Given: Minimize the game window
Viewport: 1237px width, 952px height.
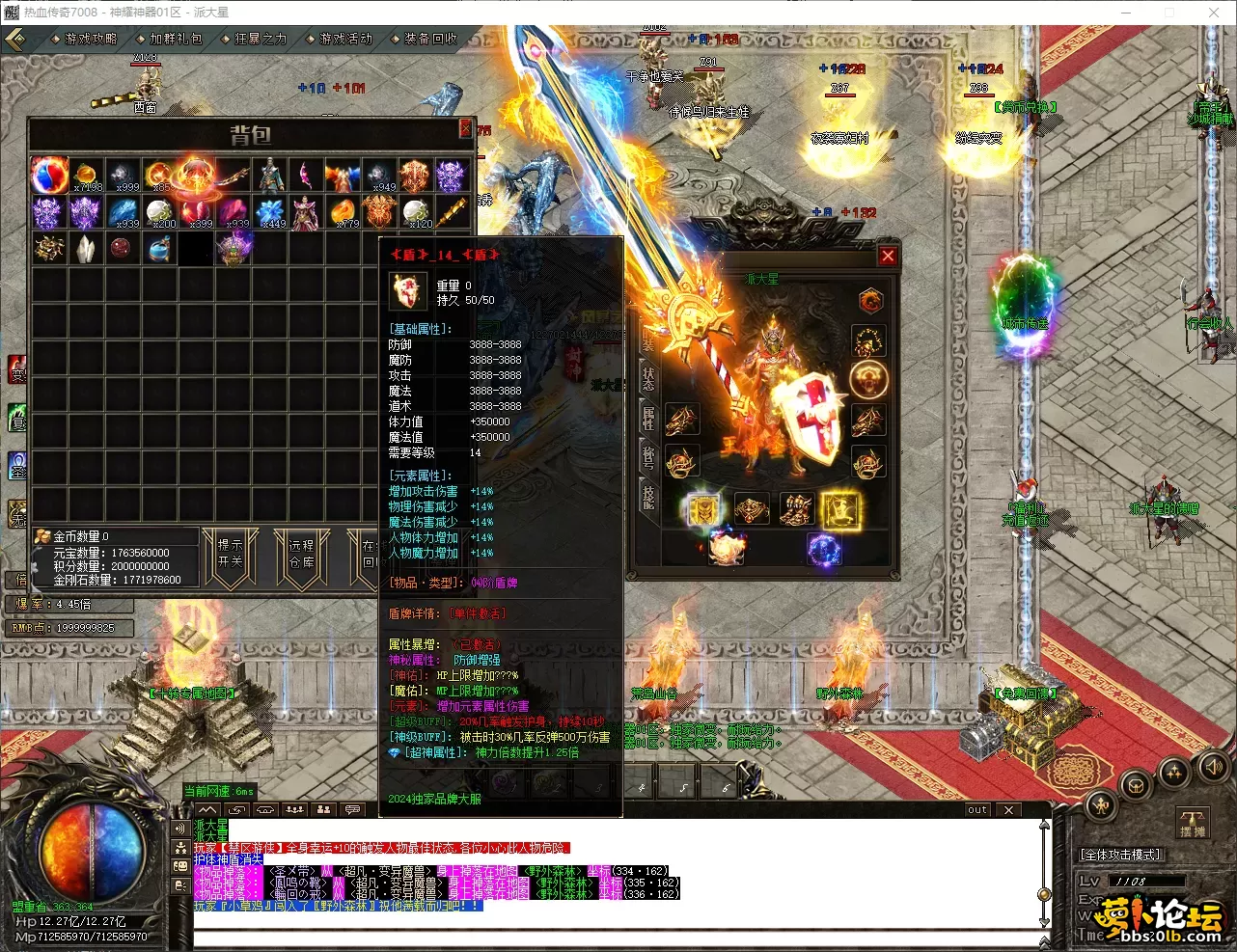Looking at the screenshot, I should (1126, 13).
